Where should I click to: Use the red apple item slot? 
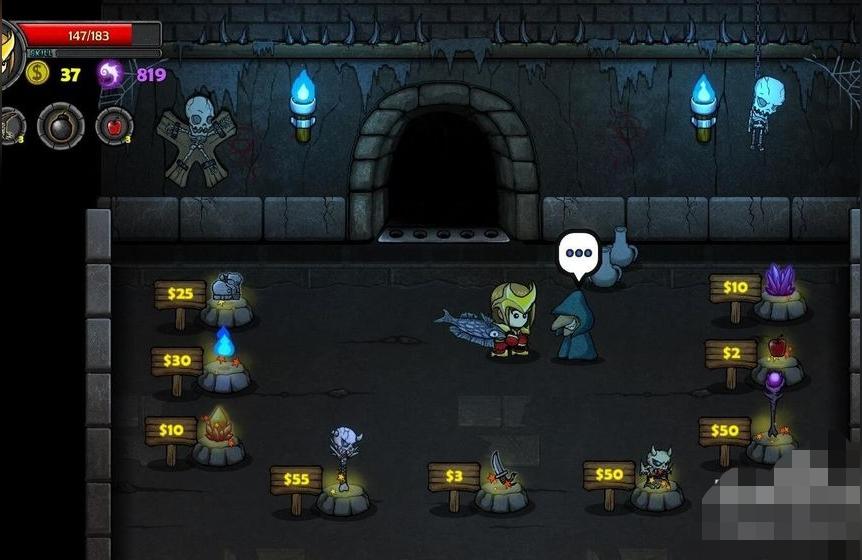pos(113,126)
